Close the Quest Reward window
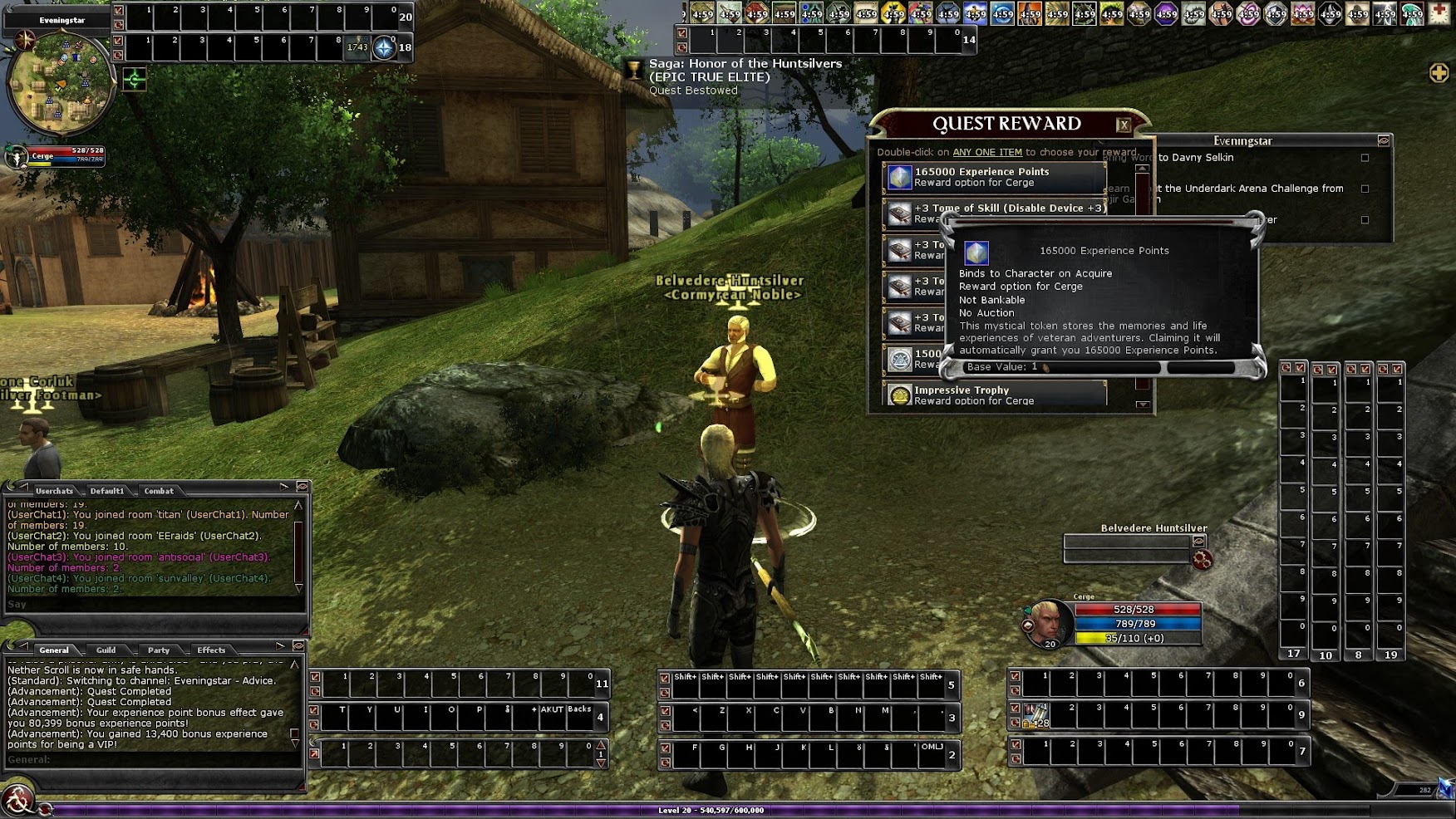 pos(1124,125)
